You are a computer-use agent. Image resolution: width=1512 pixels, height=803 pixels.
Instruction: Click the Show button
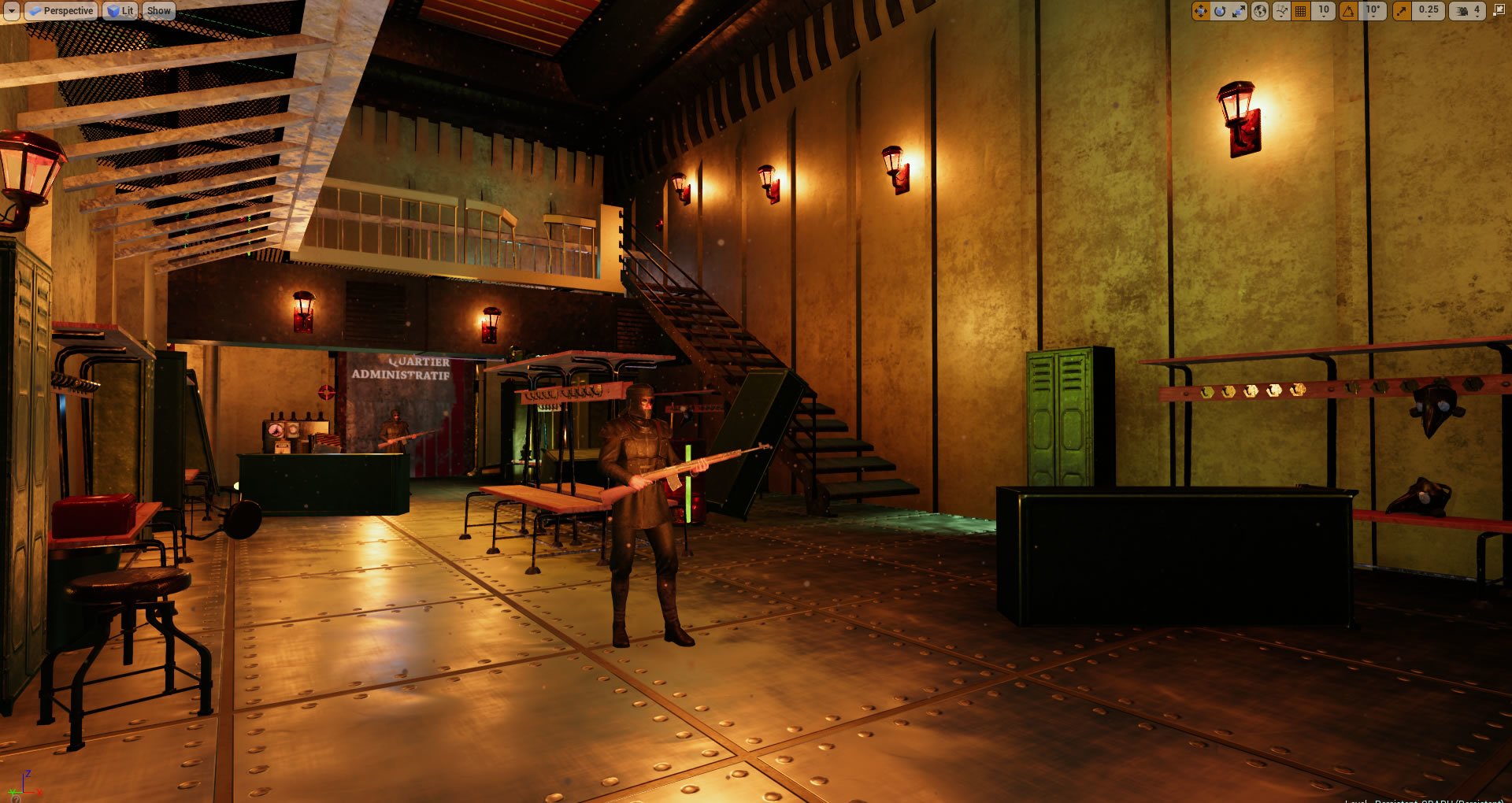point(159,10)
